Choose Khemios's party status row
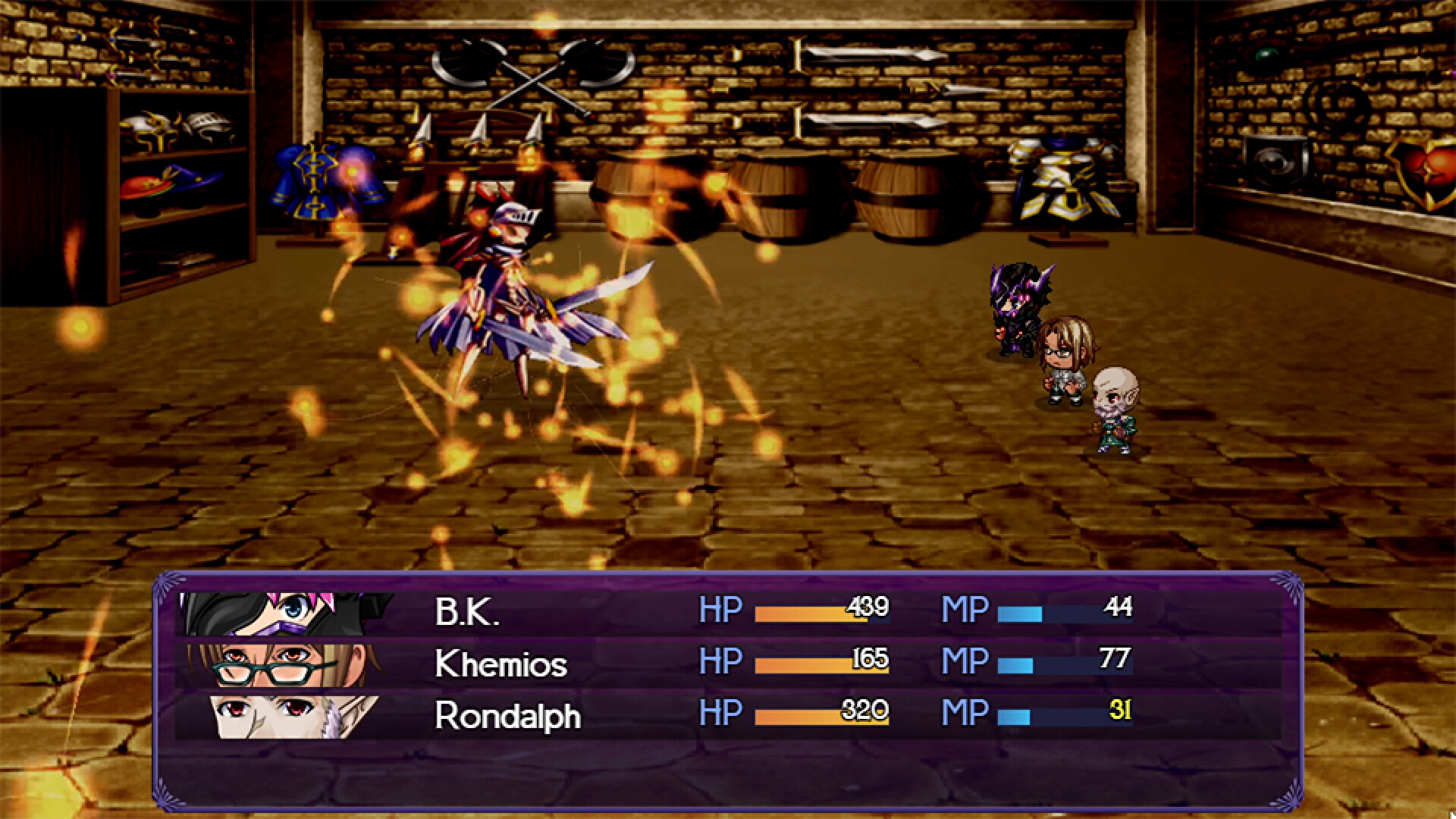 click(x=500, y=664)
